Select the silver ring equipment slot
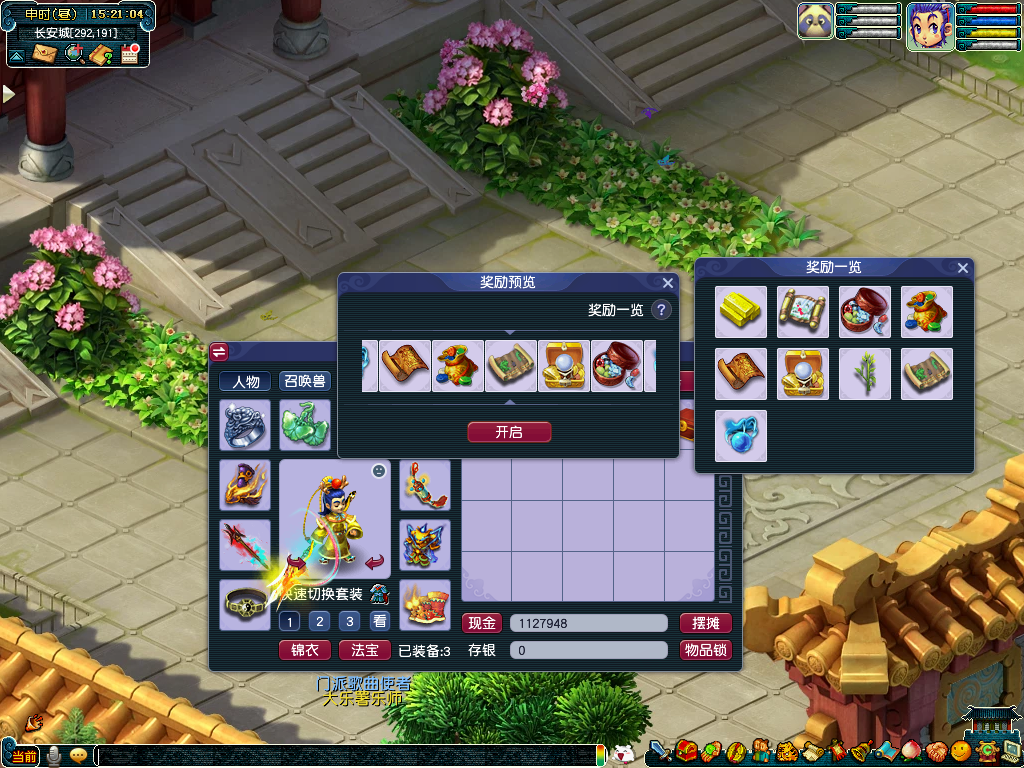This screenshot has height=768, width=1024. [x=245, y=425]
